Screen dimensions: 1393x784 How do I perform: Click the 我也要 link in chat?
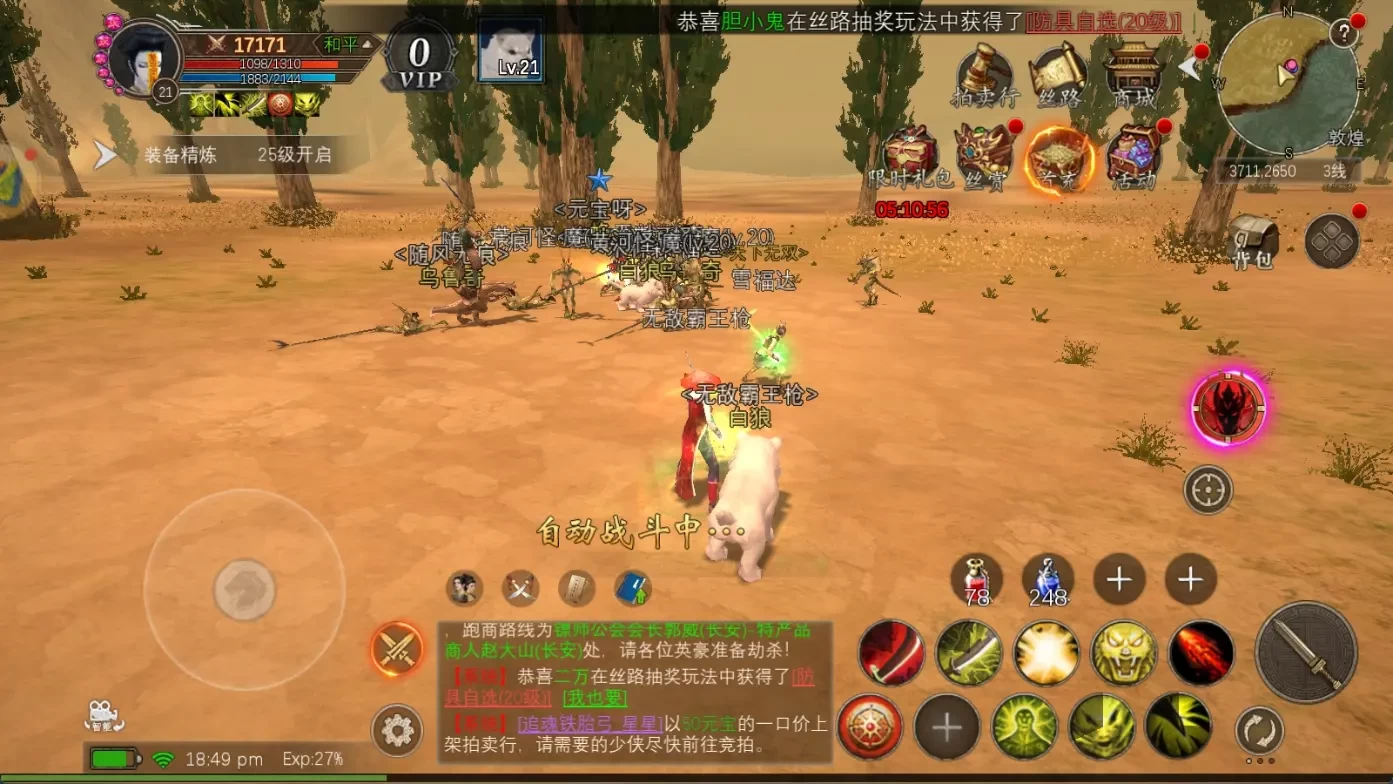coord(595,698)
